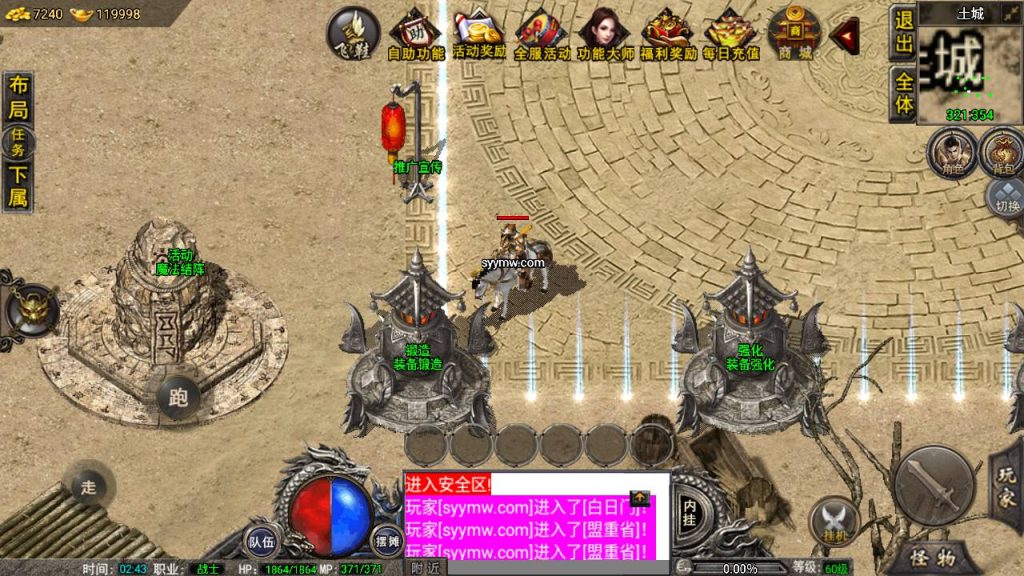Viewport: 1024px width, 576px height.
Task: Click the 退出 exit button
Action: click(x=903, y=33)
